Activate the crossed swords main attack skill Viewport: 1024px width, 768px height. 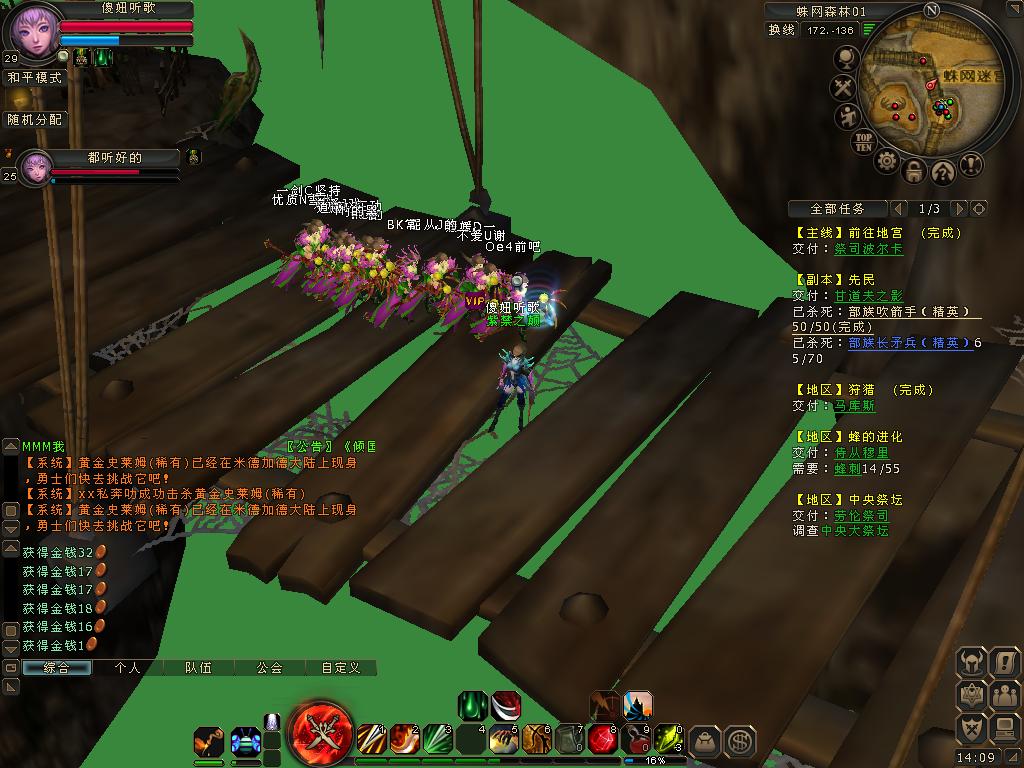[x=322, y=733]
